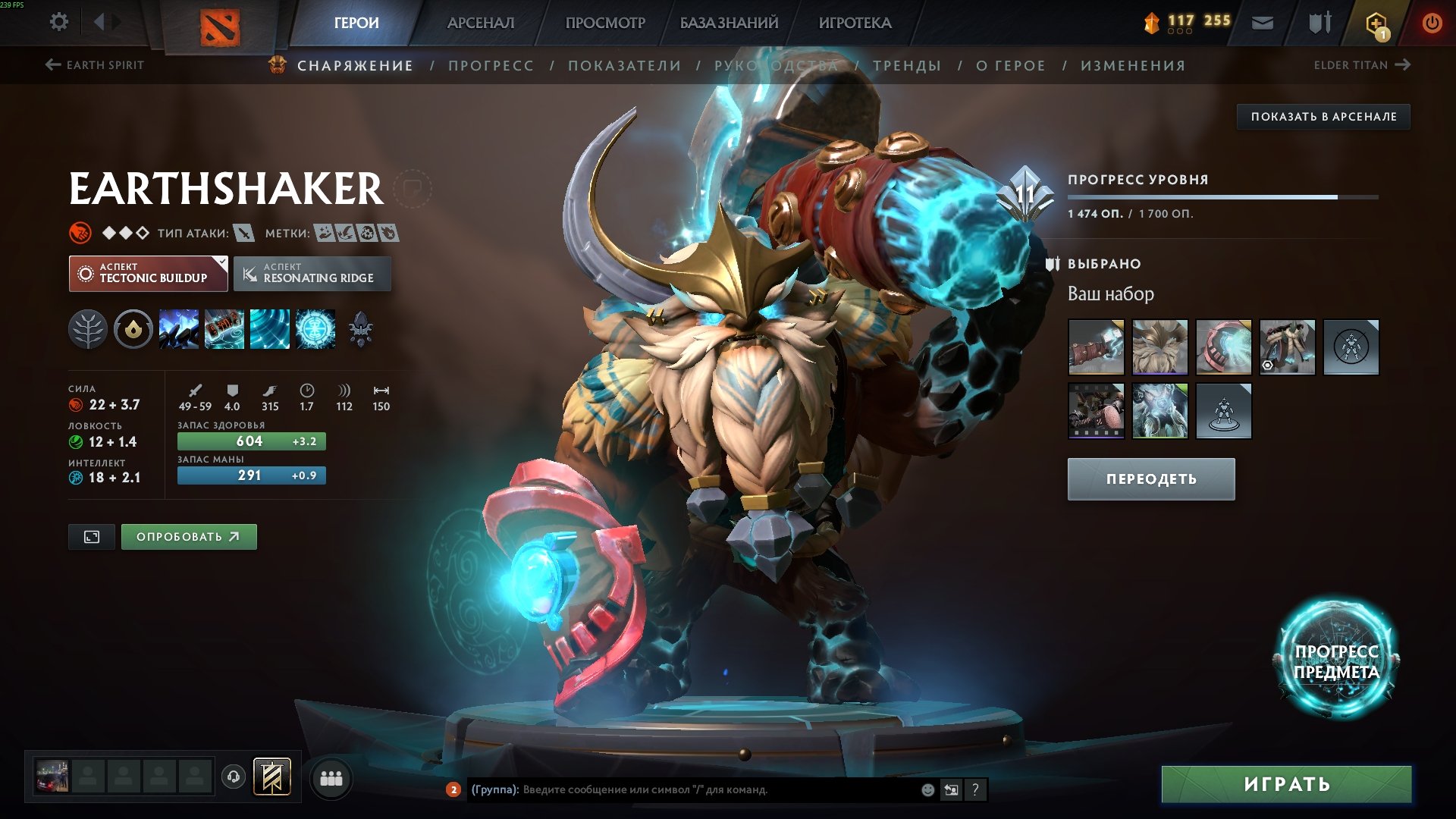Screen dimensions: 1456x819
Task: Toggle the facet tree branch icon
Action: (89, 328)
